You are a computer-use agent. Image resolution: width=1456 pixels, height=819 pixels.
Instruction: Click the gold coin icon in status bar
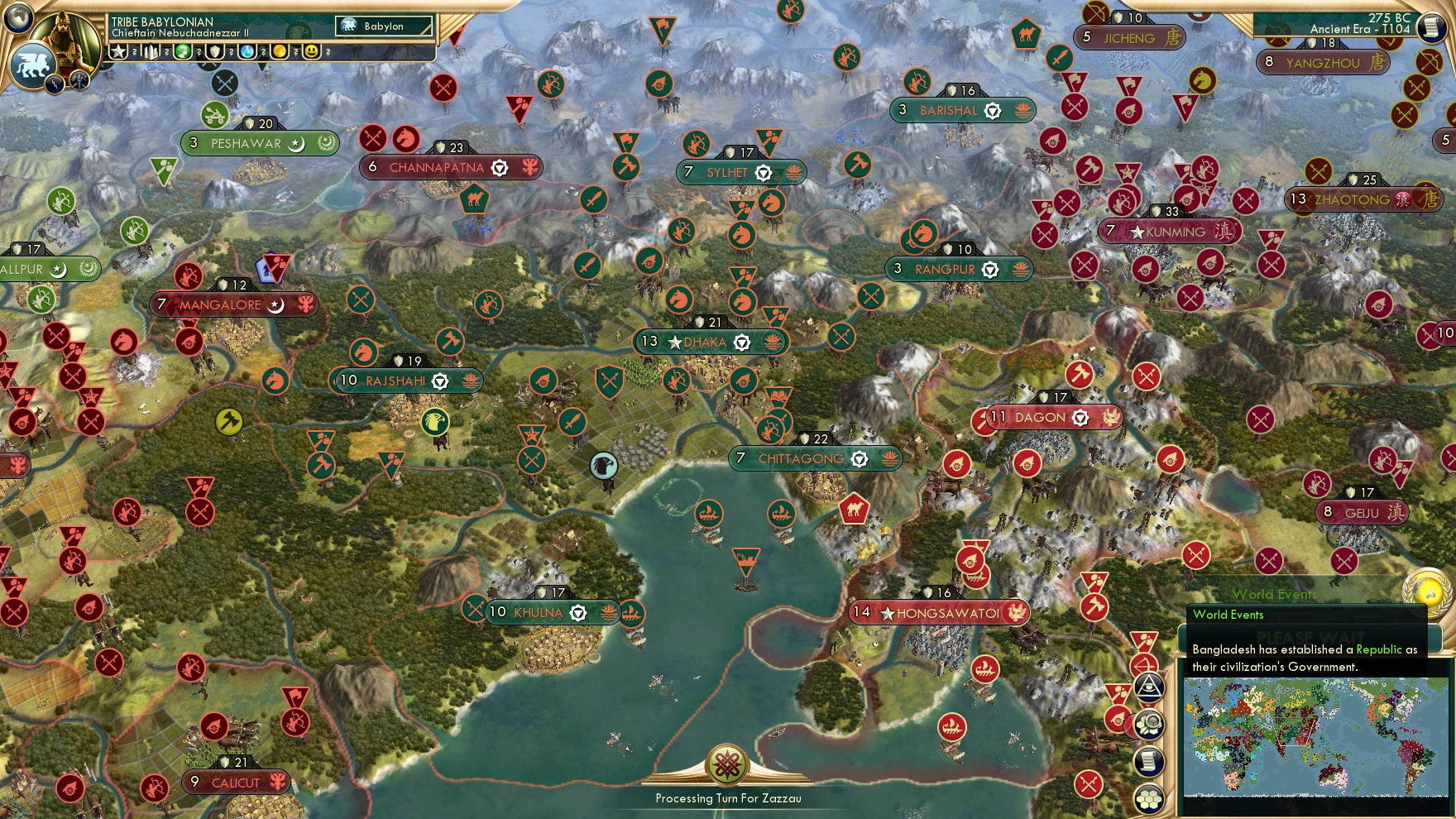click(280, 52)
